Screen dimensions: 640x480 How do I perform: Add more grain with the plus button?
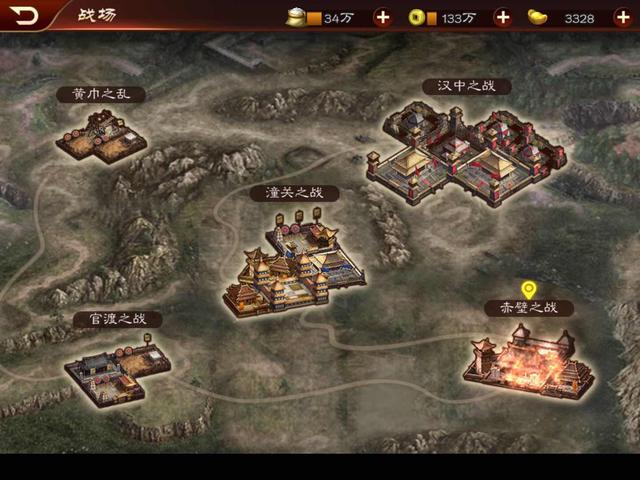[382, 17]
